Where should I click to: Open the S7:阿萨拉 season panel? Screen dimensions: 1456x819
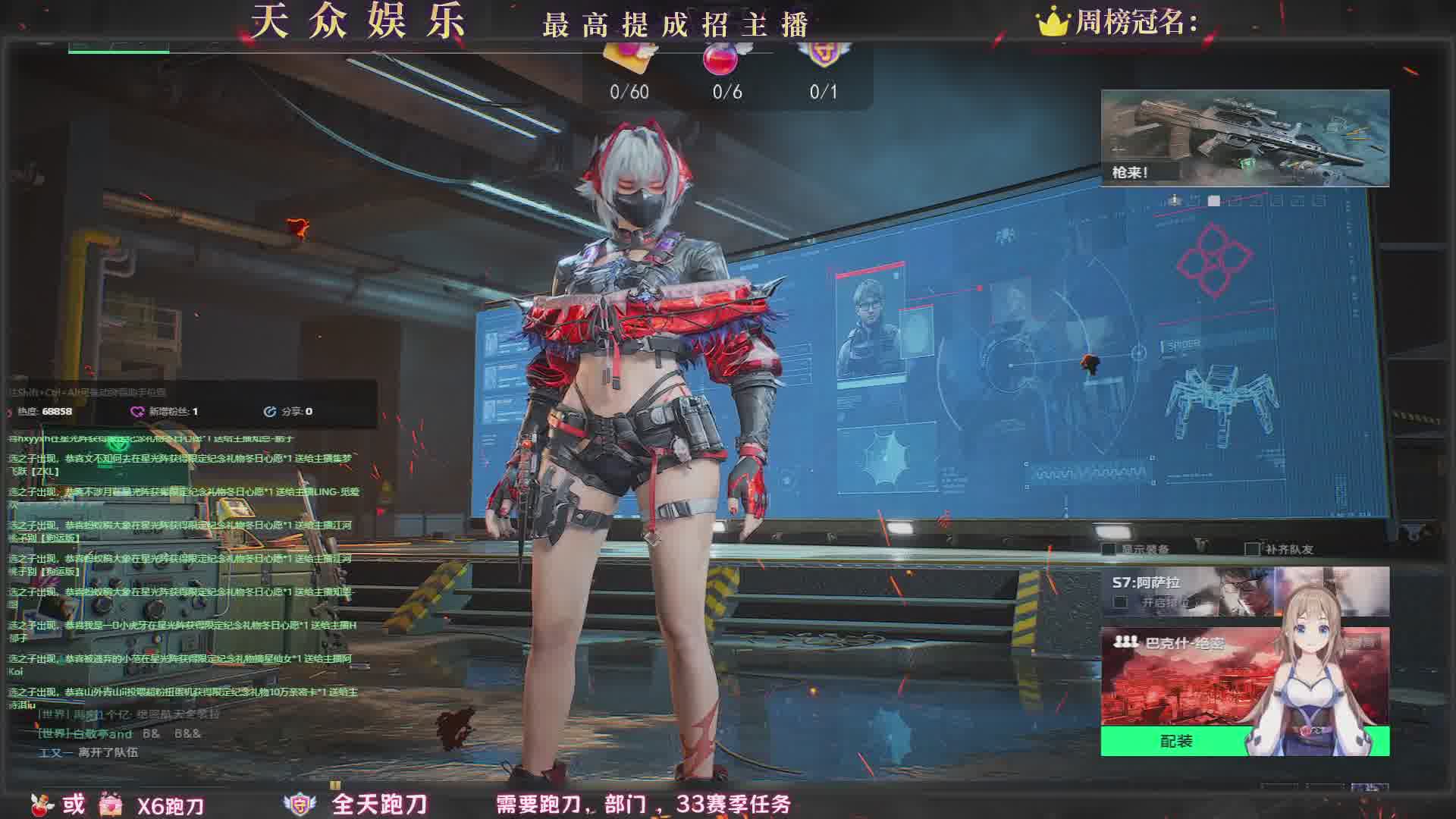pos(1183,591)
